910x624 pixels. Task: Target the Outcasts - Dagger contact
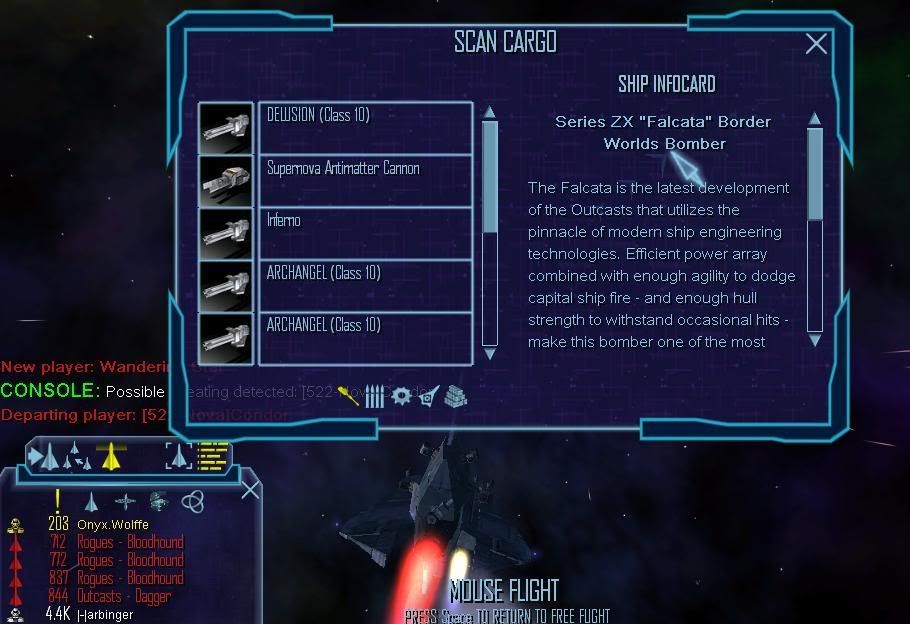[124, 596]
